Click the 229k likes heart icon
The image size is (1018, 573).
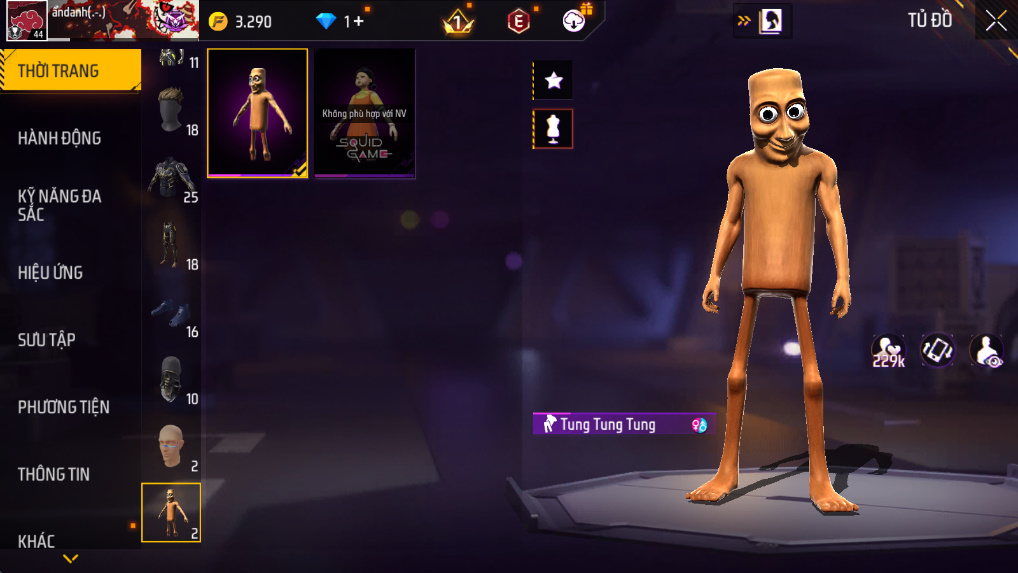888,351
